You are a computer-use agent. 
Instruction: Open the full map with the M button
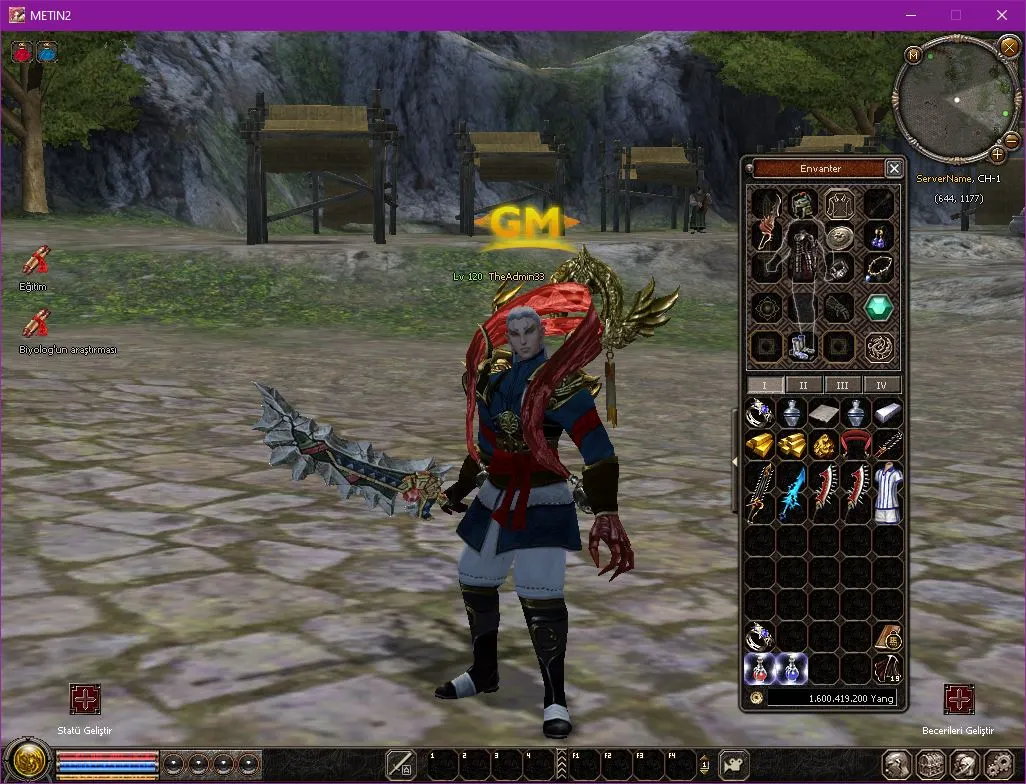913,54
